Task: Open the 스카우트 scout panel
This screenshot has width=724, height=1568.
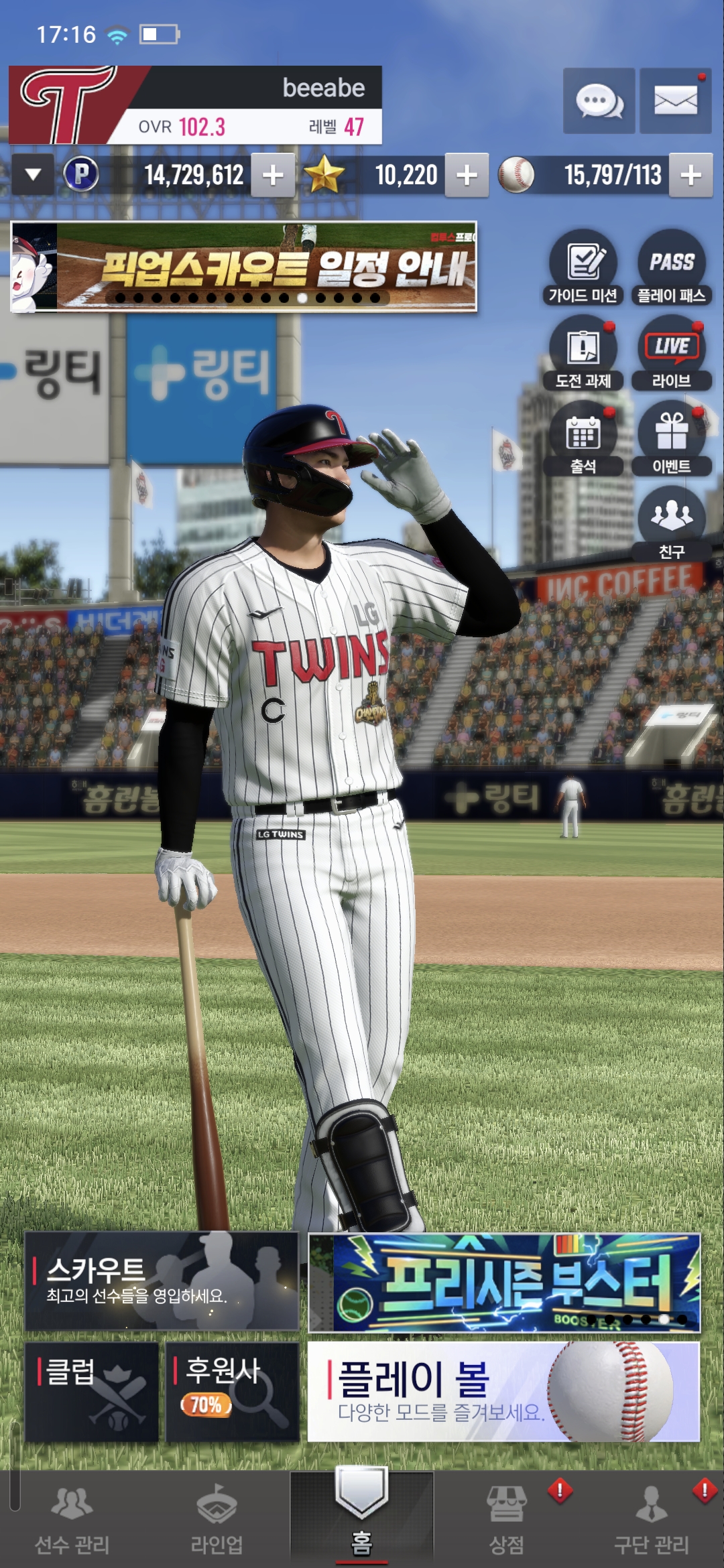Action: [x=162, y=1281]
